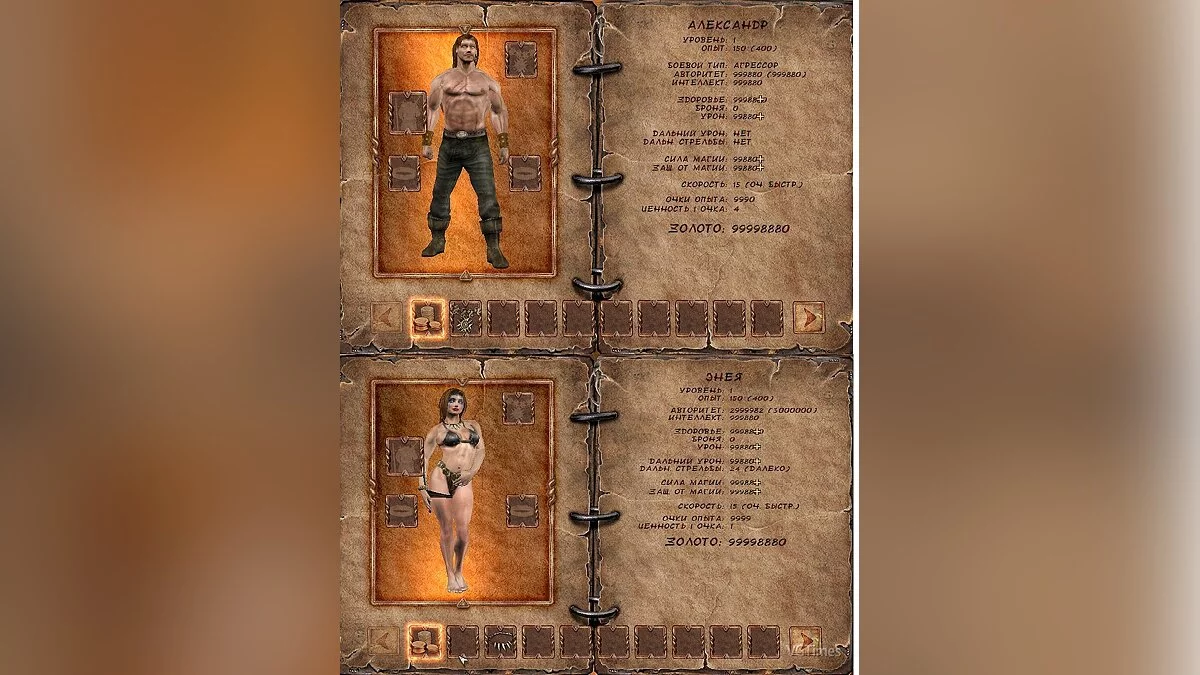Select the gold coins slot in Александр's inventory

click(x=427, y=318)
